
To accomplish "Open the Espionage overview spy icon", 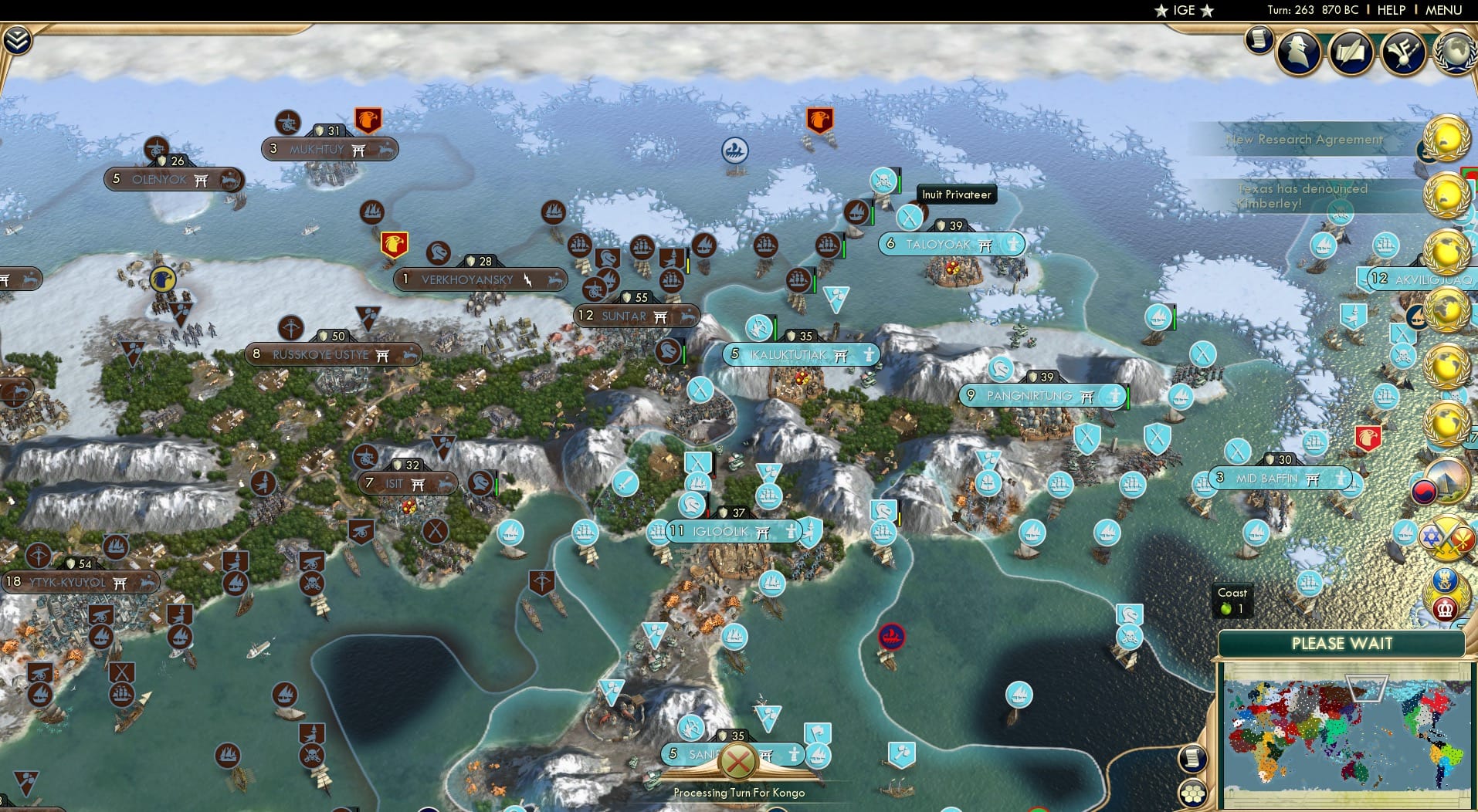I will [x=1298, y=52].
